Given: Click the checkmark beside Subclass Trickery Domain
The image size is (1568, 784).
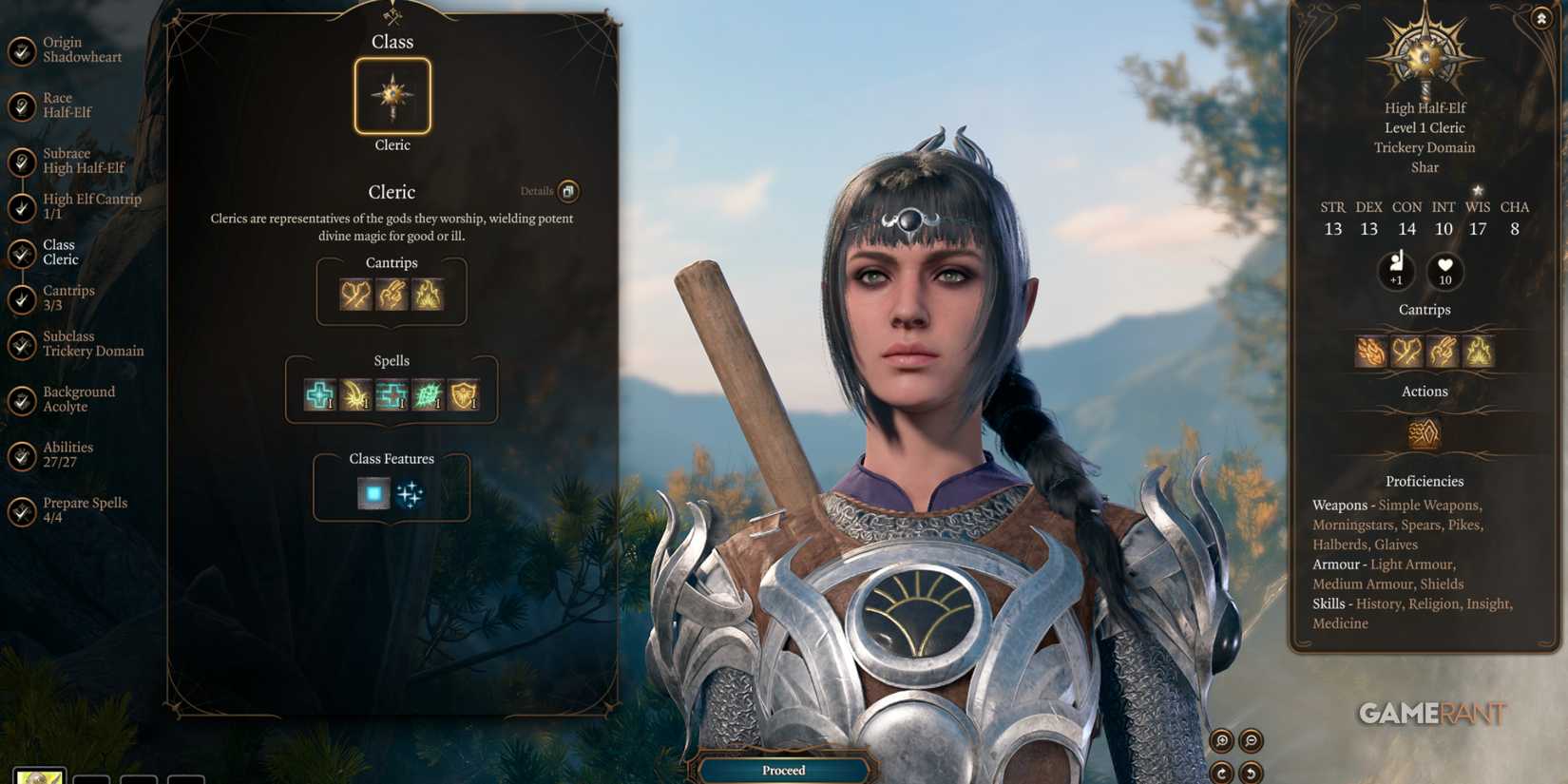Looking at the screenshot, I should 21,343.
